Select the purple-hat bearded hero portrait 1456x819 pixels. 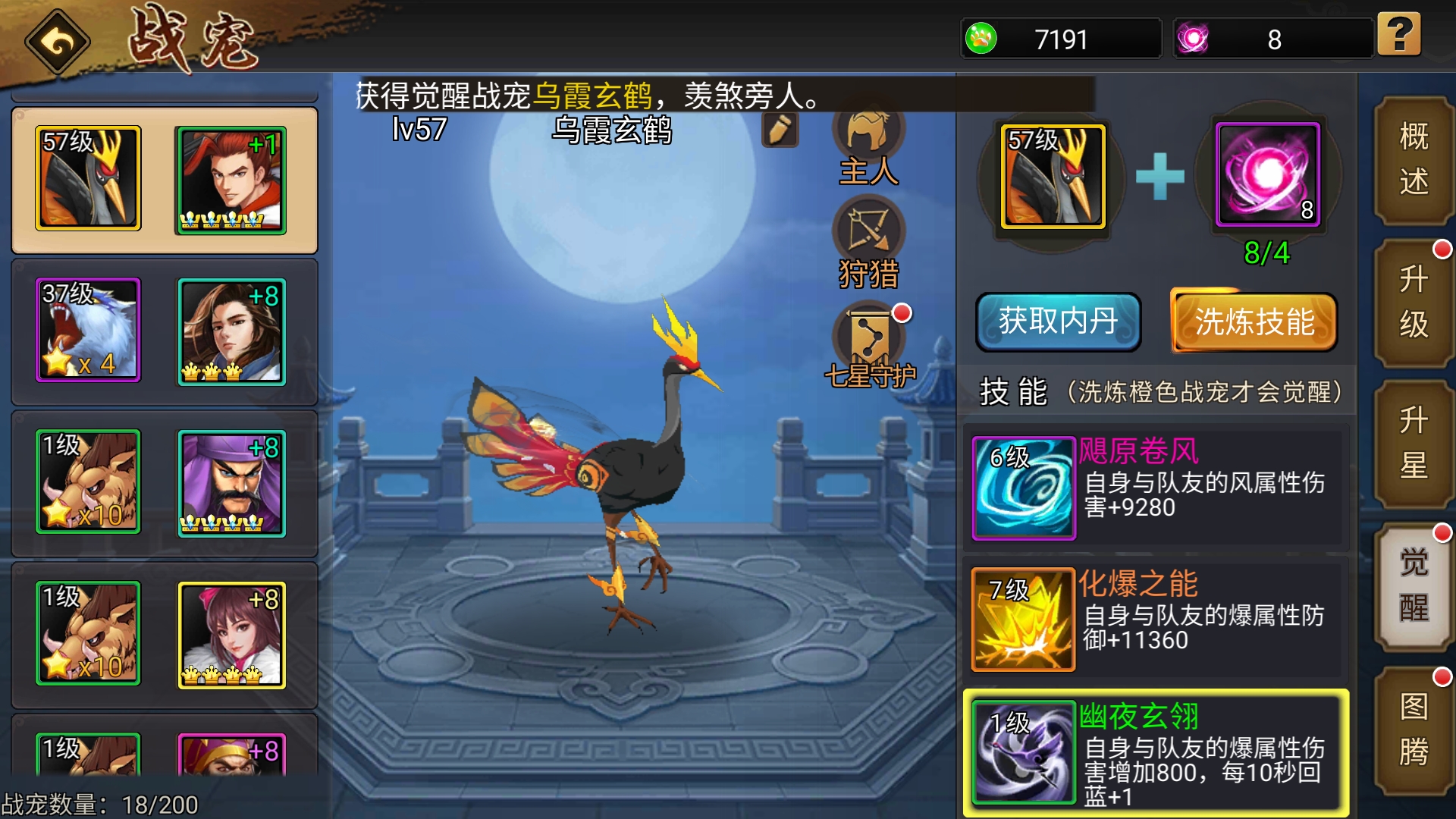coord(231,483)
